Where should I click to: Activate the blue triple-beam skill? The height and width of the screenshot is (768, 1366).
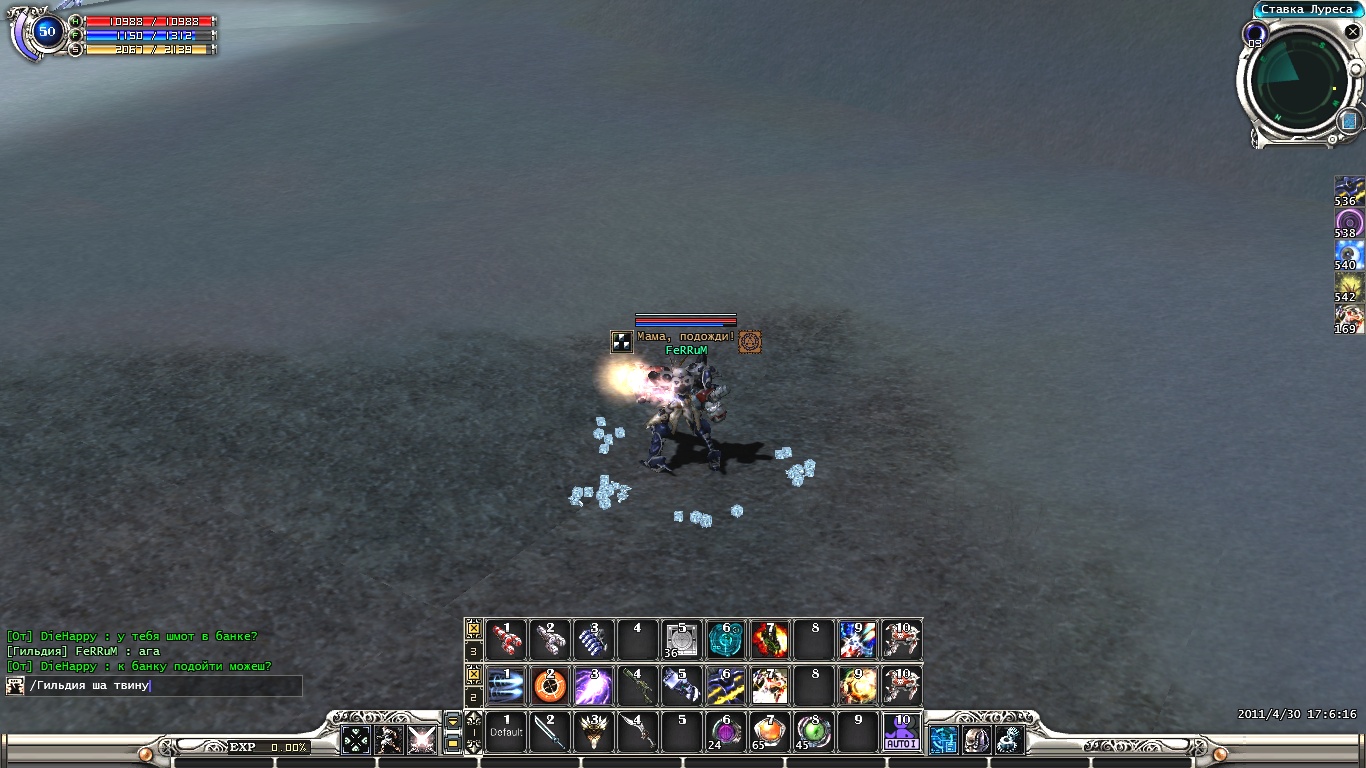(506, 686)
